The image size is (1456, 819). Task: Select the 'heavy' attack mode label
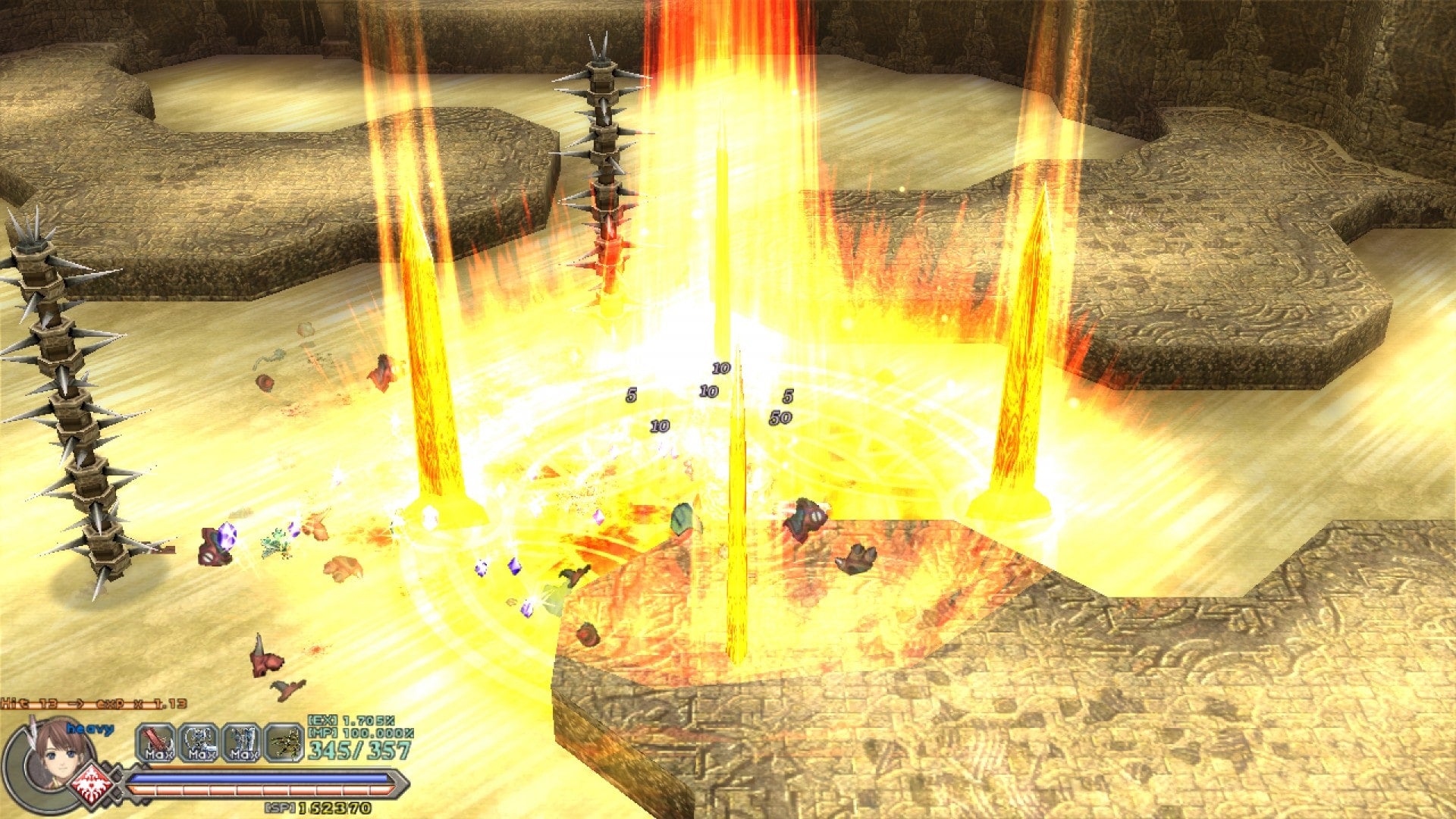click(90, 730)
